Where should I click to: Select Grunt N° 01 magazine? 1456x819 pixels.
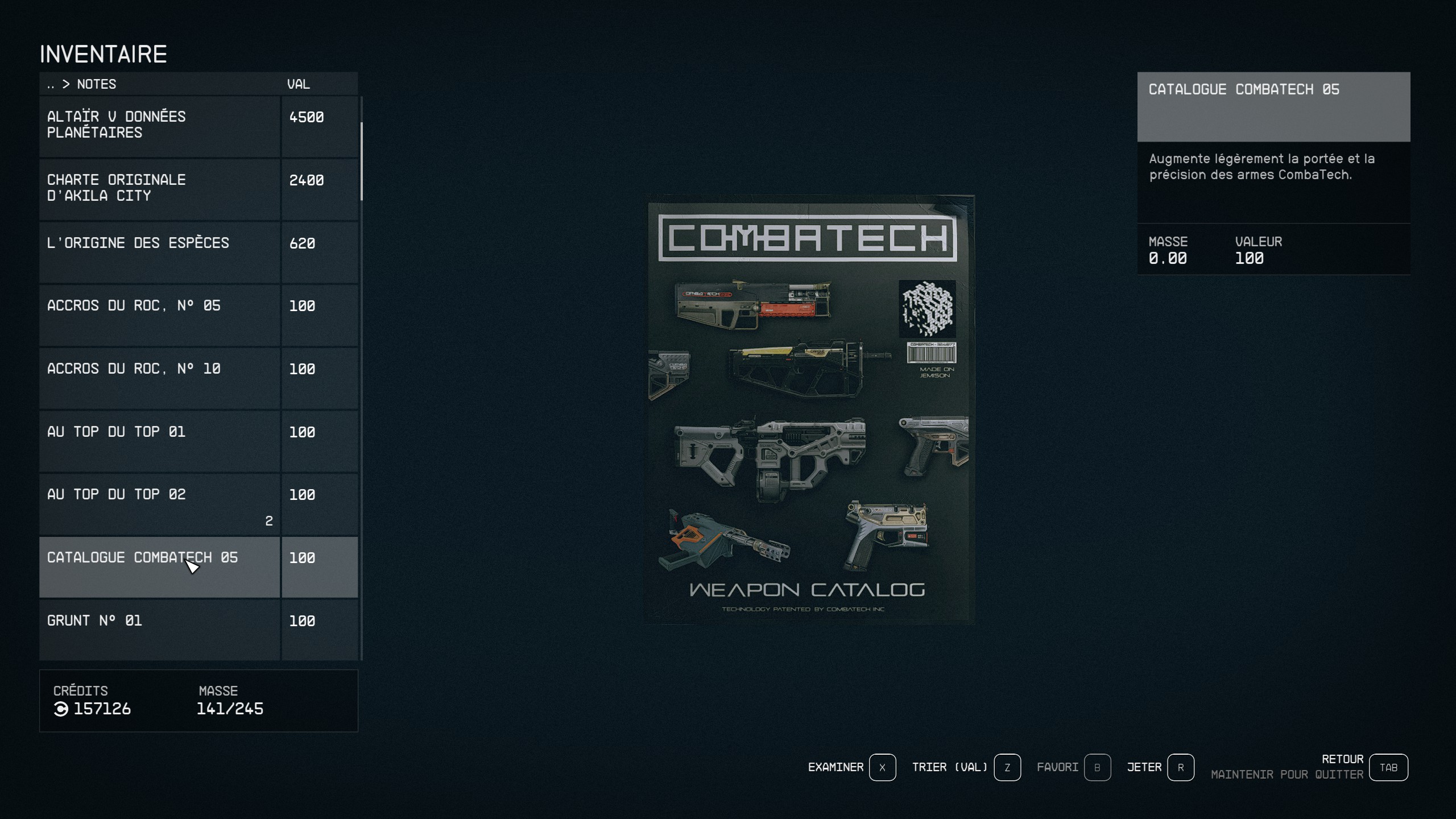(159, 629)
